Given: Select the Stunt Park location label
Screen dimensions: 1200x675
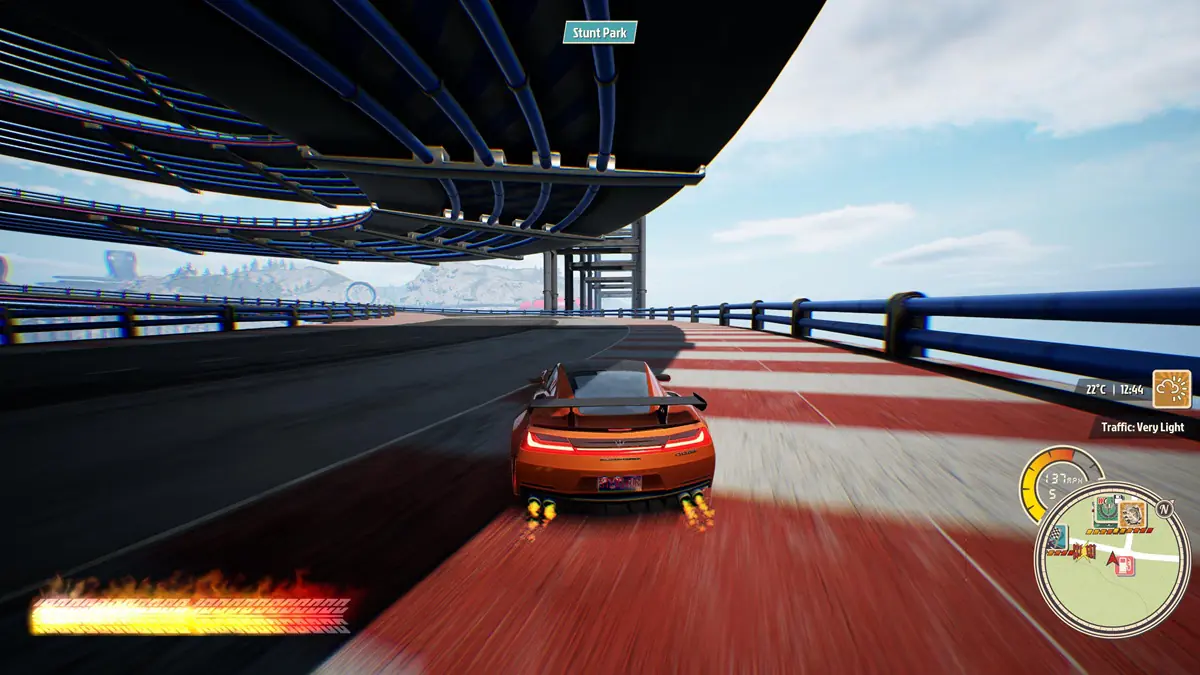Looking at the screenshot, I should coord(600,33).
